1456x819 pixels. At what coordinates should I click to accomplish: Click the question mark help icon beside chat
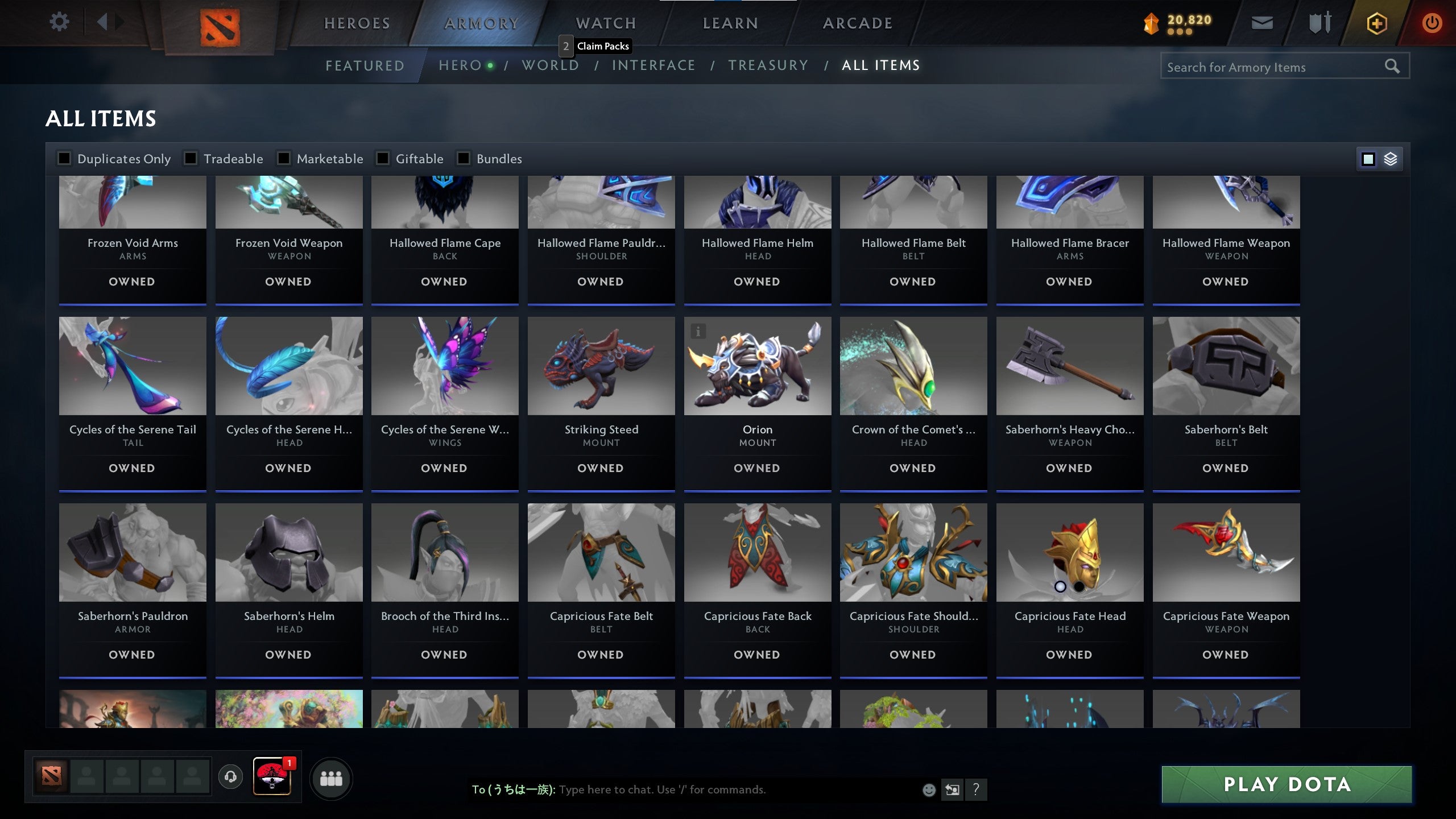pos(977,790)
